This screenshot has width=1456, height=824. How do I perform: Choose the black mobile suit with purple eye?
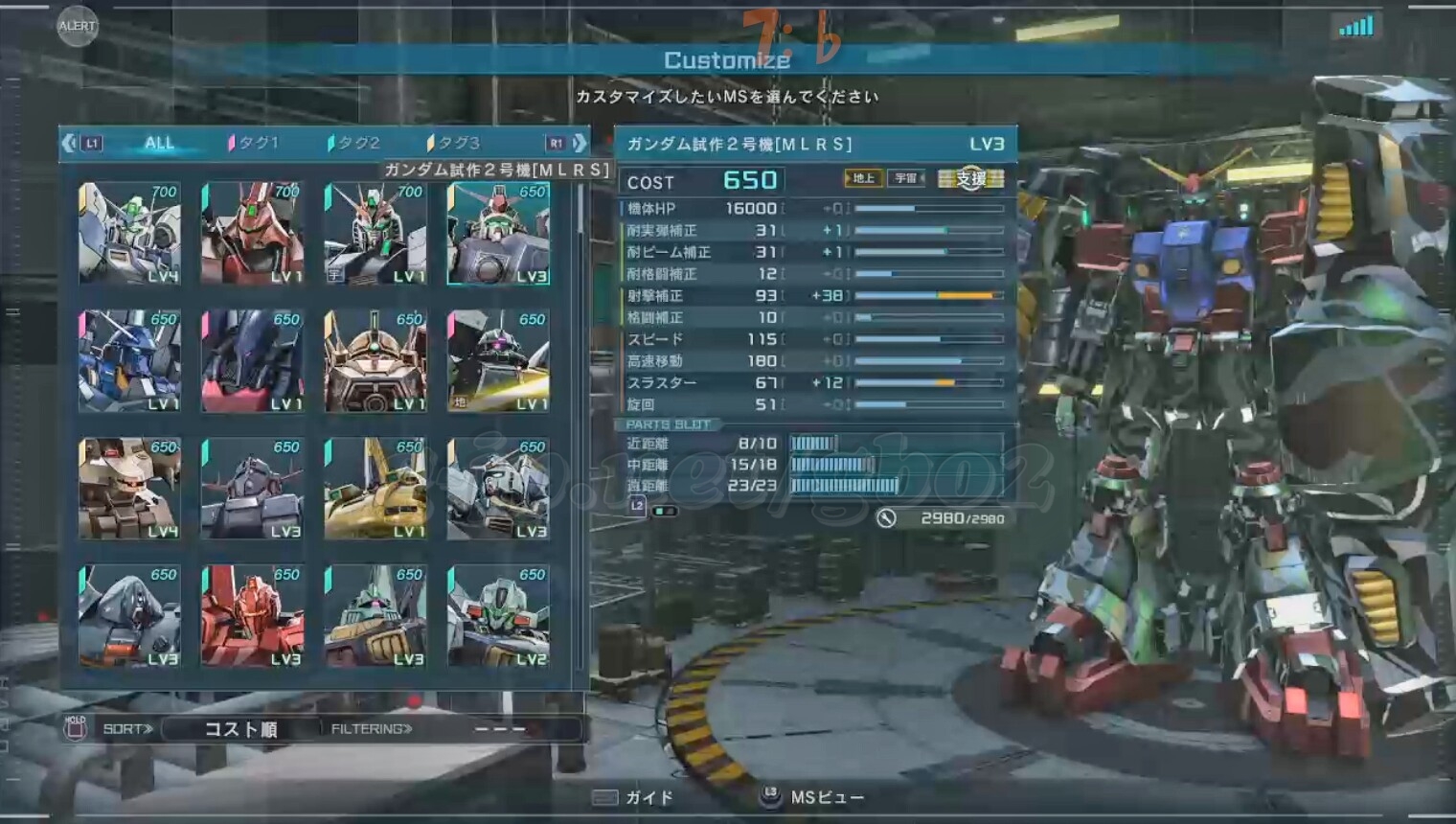pos(498,361)
